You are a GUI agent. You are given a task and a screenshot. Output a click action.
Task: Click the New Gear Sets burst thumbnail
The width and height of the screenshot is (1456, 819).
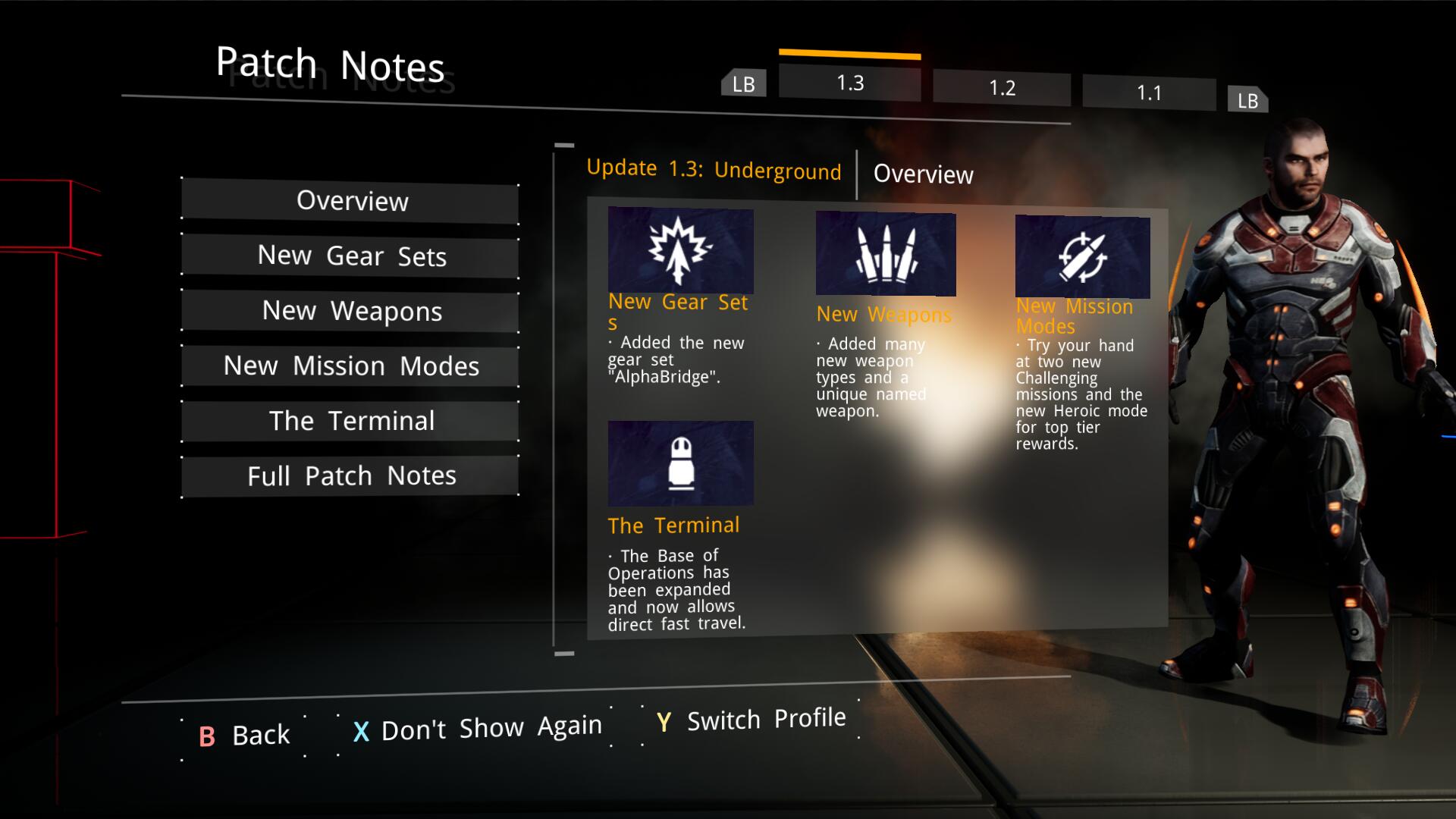pyautogui.click(x=680, y=250)
